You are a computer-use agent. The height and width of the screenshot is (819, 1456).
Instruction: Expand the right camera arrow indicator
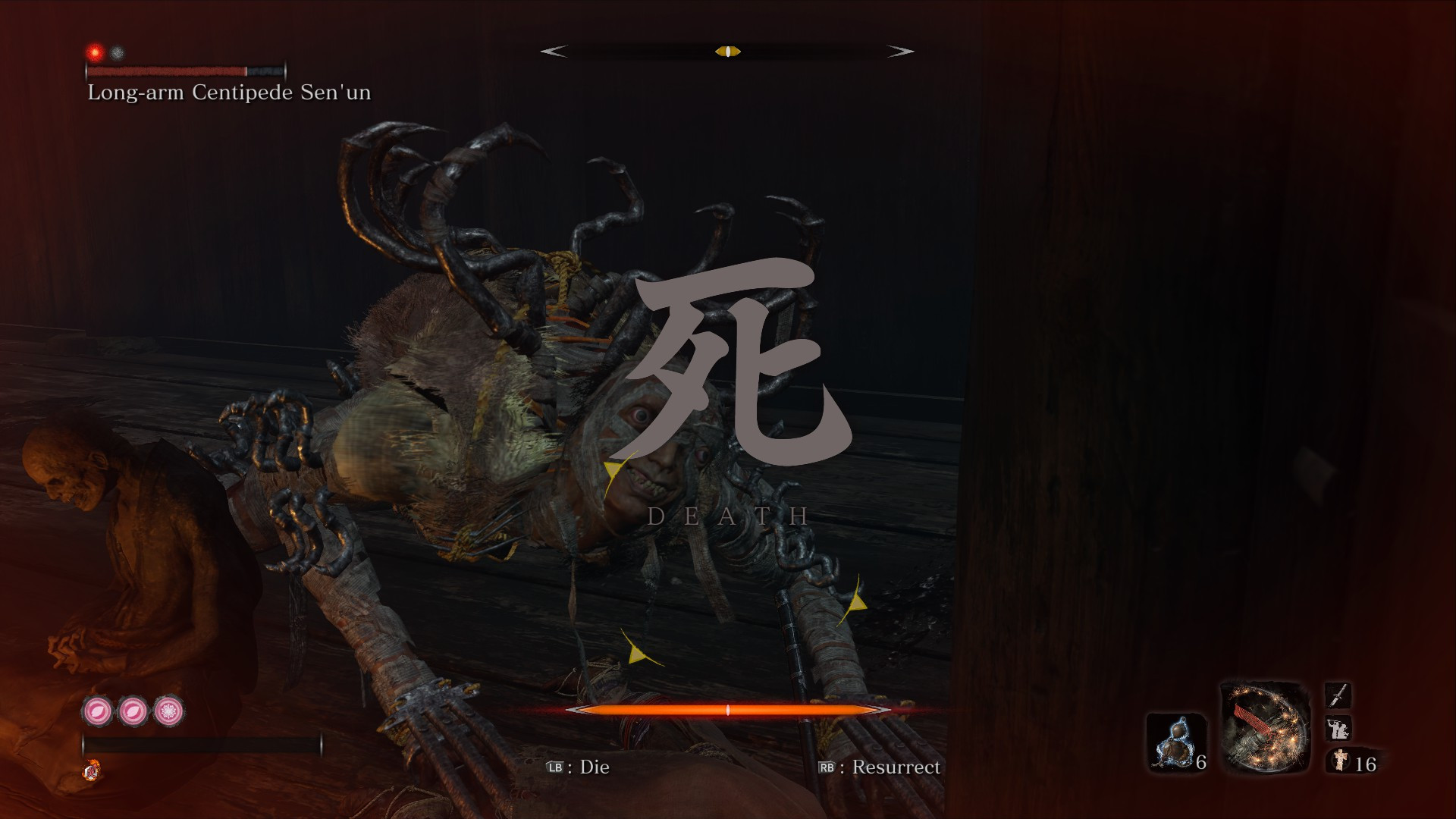click(902, 52)
